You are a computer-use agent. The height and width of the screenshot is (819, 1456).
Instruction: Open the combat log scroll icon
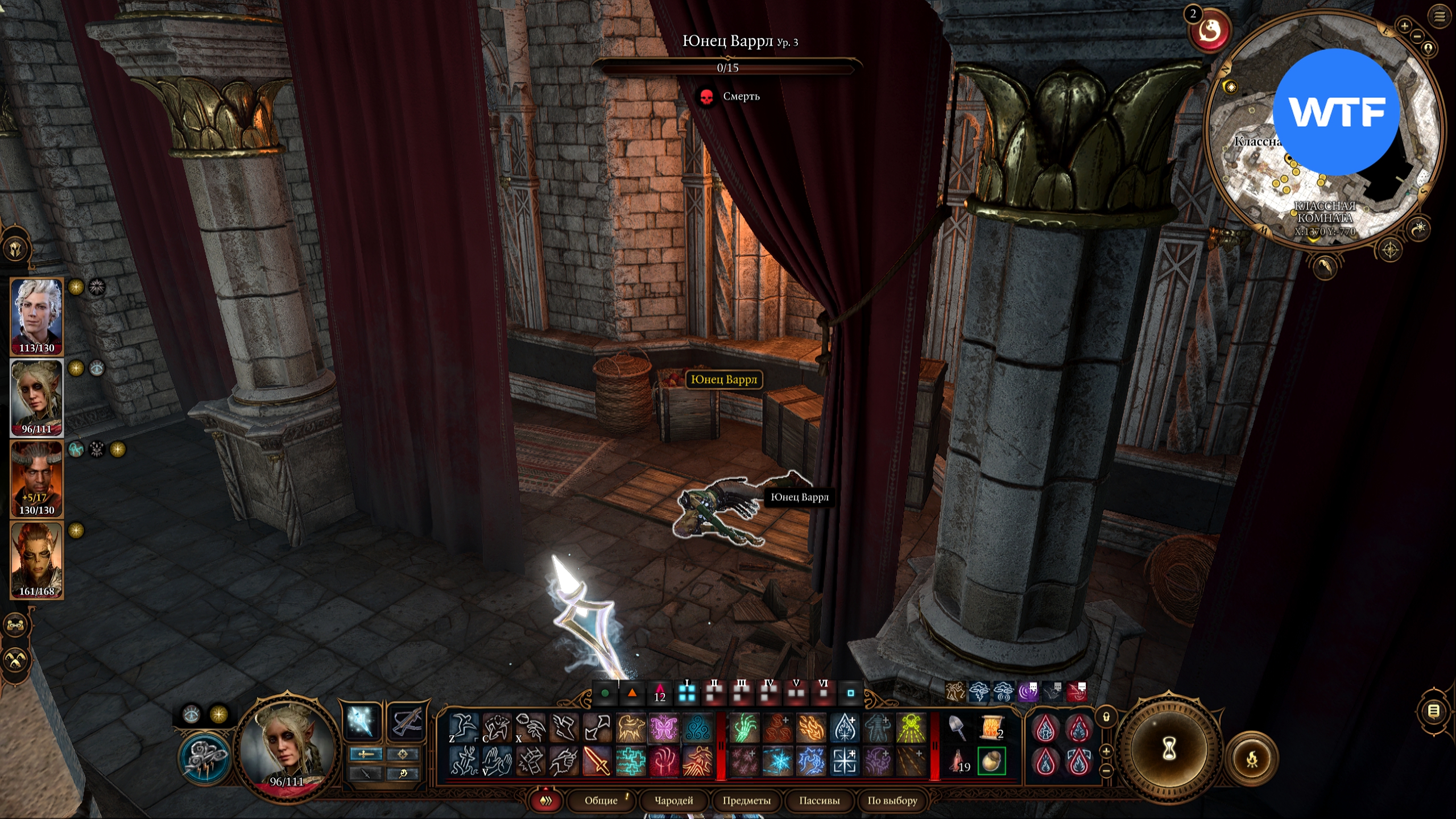click(1434, 711)
